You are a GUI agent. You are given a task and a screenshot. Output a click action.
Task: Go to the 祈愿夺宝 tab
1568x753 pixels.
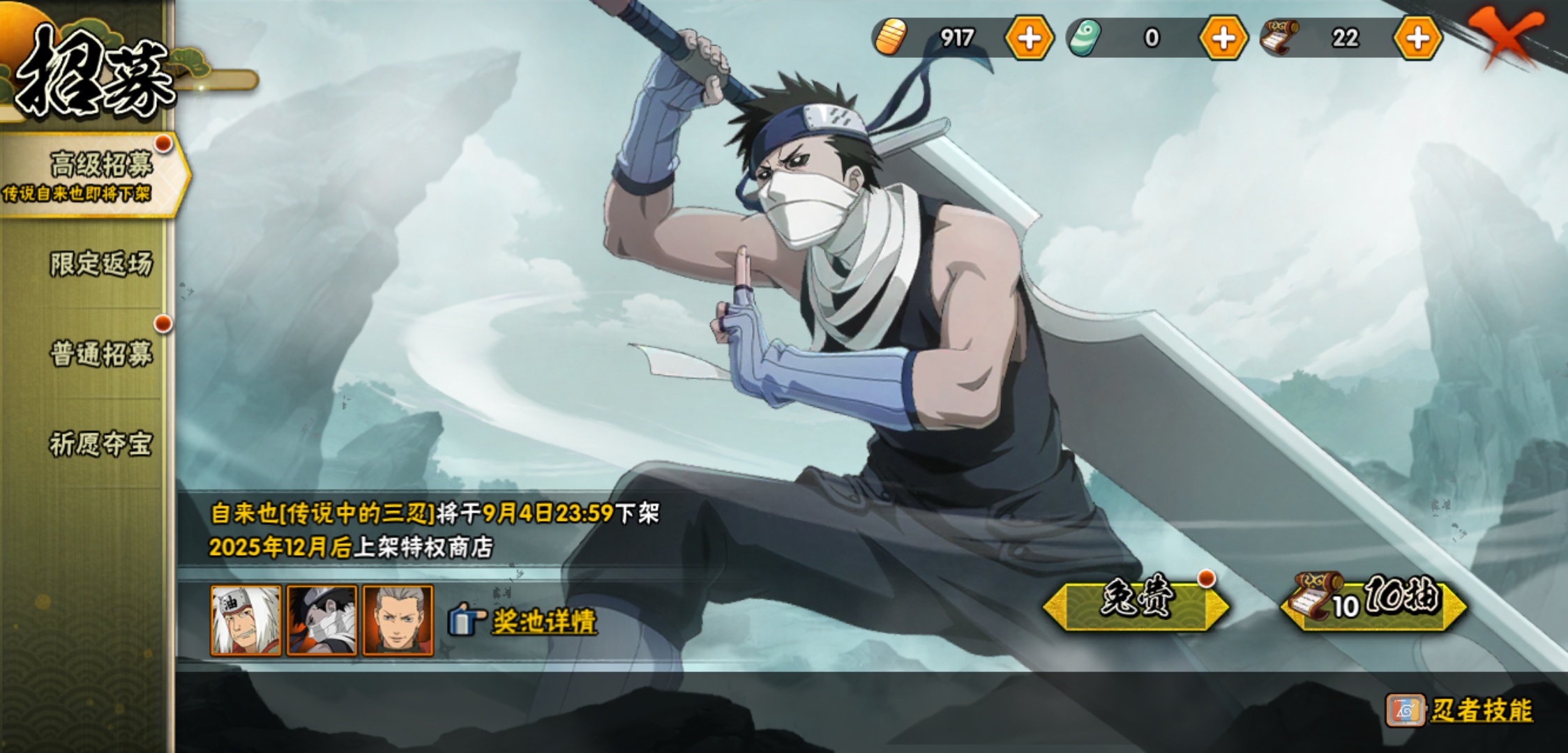[x=100, y=443]
